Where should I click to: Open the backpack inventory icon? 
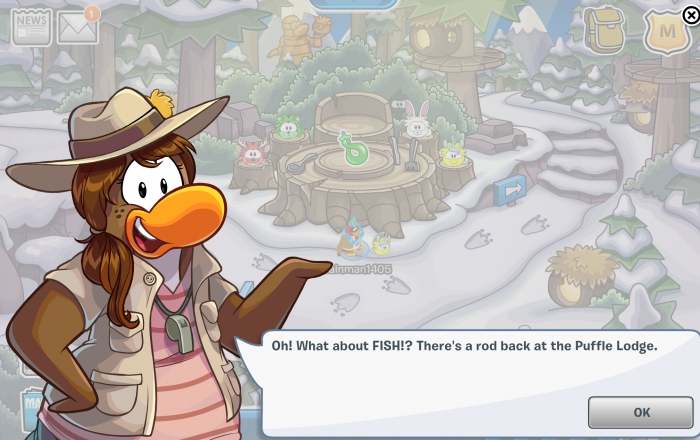pos(604,30)
